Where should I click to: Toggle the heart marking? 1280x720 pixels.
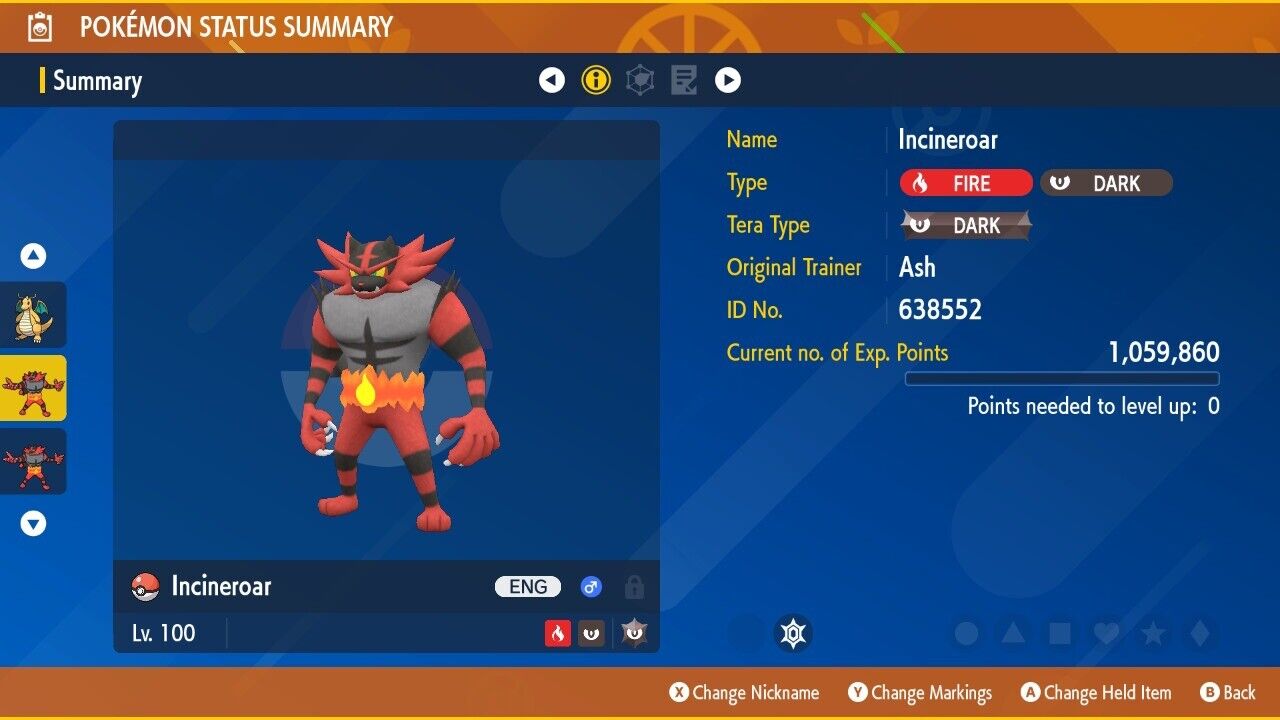(1106, 633)
